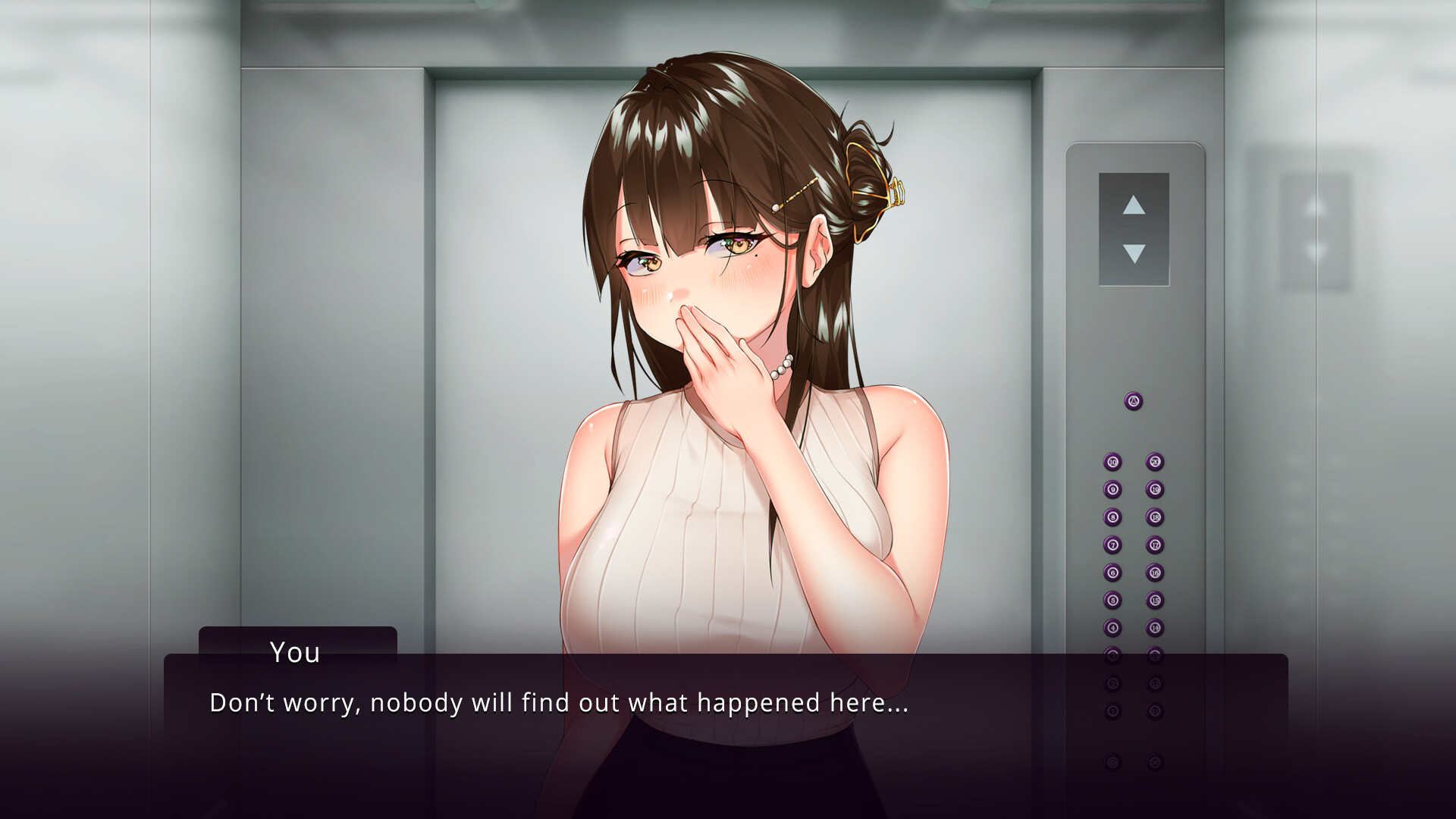1456x819 pixels.
Task: Select the up arrow on elevator display
Action: pos(1134,205)
